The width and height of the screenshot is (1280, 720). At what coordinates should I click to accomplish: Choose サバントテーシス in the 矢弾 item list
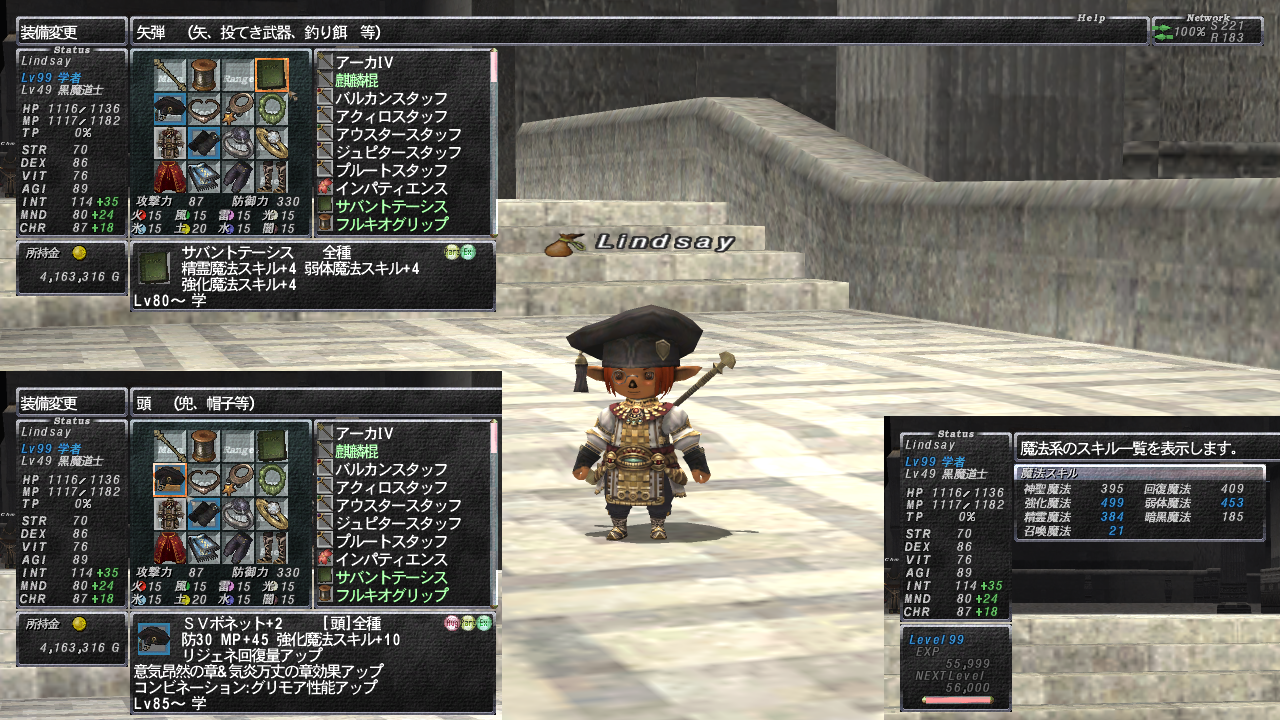[x=391, y=207]
